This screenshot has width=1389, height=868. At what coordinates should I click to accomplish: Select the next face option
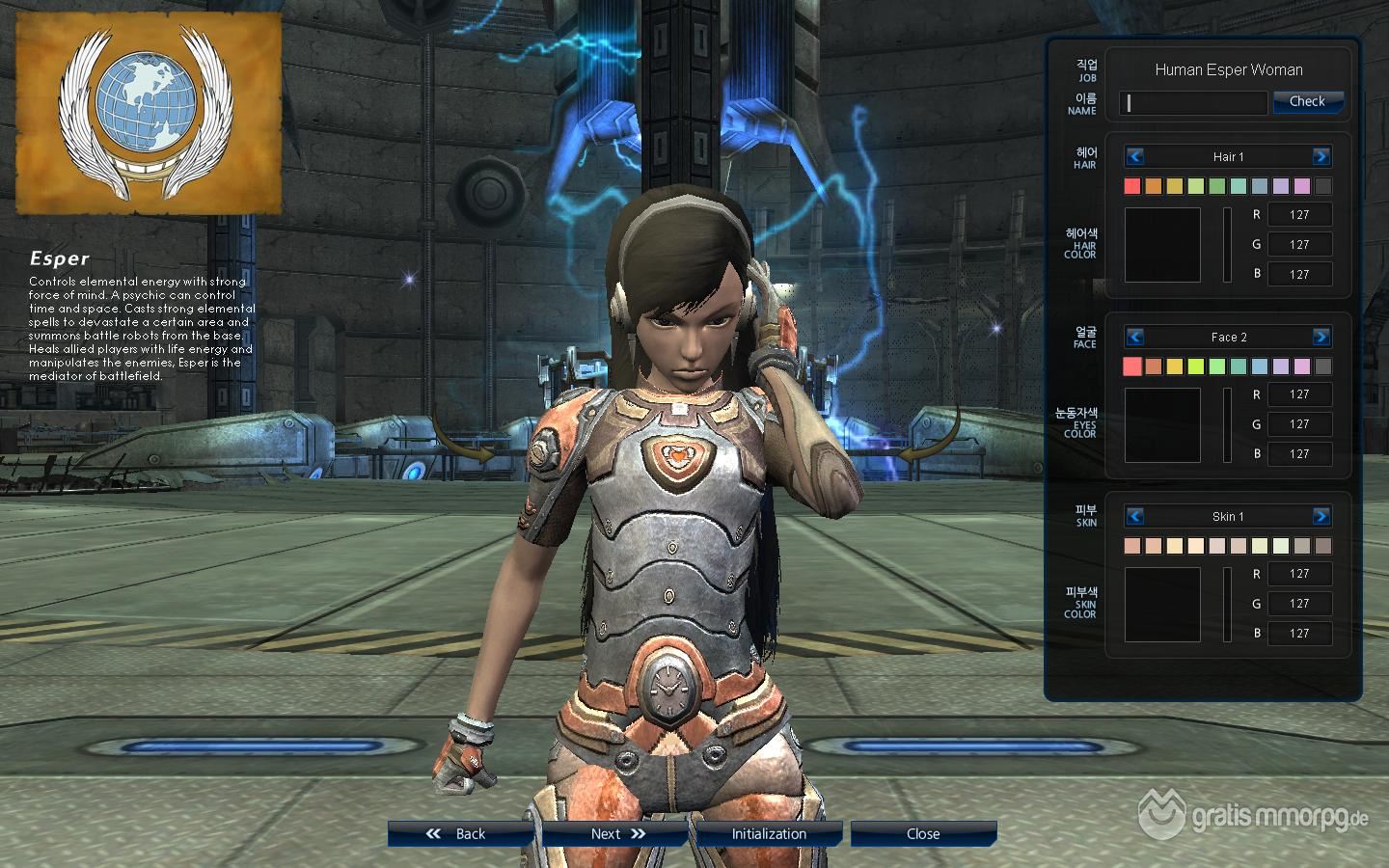point(1321,337)
